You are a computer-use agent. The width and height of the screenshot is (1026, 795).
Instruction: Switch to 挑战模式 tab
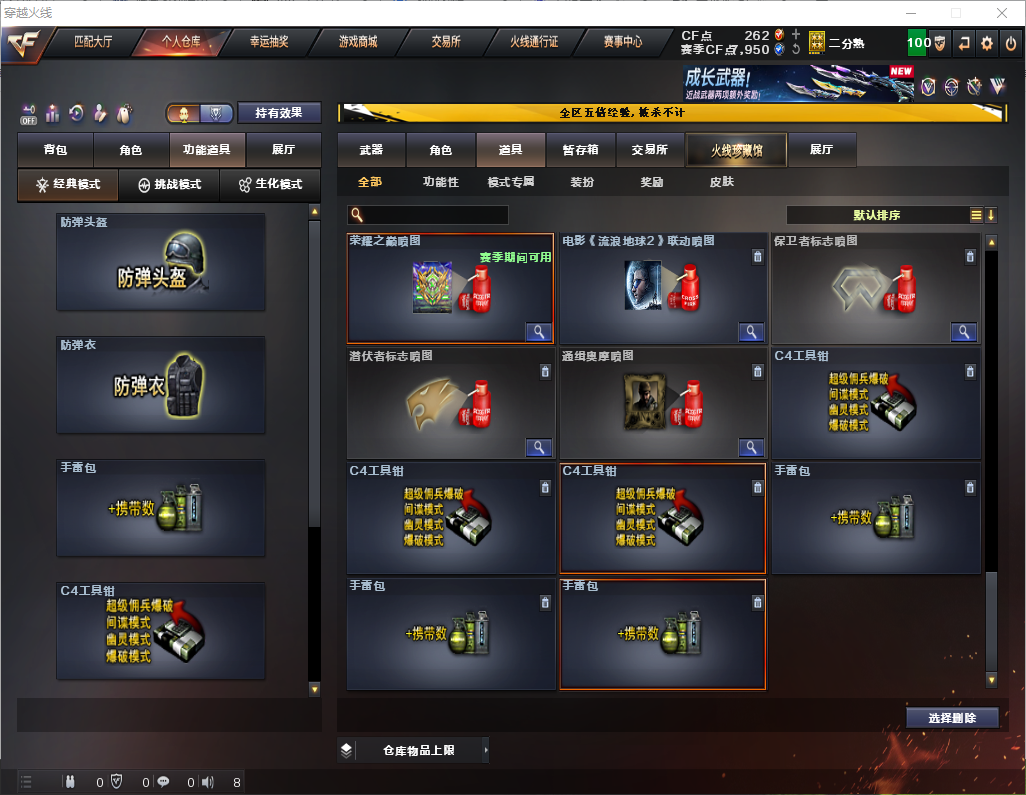pyautogui.click(x=169, y=185)
